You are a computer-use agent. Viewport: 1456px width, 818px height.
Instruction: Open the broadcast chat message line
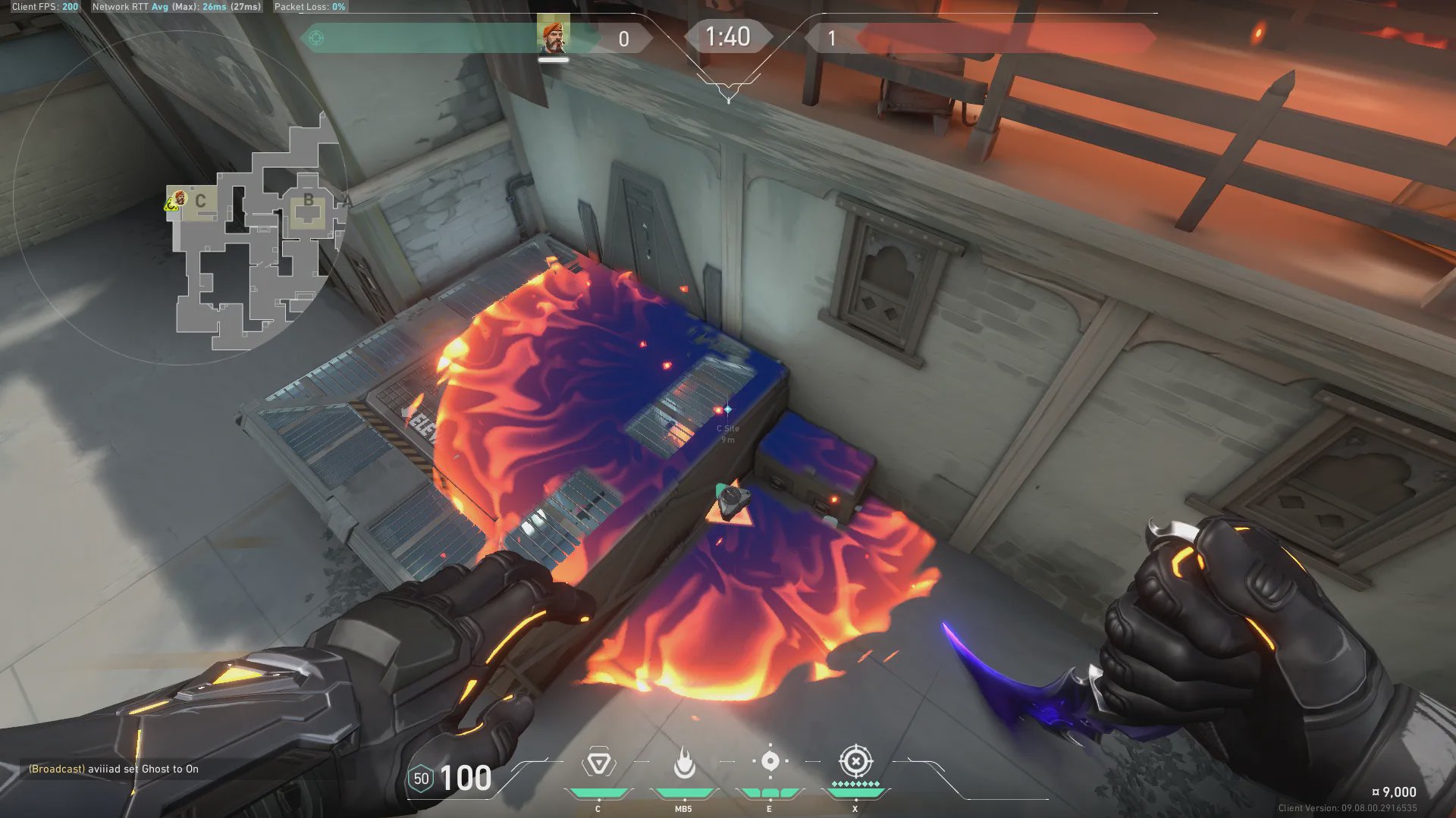click(x=114, y=769)
